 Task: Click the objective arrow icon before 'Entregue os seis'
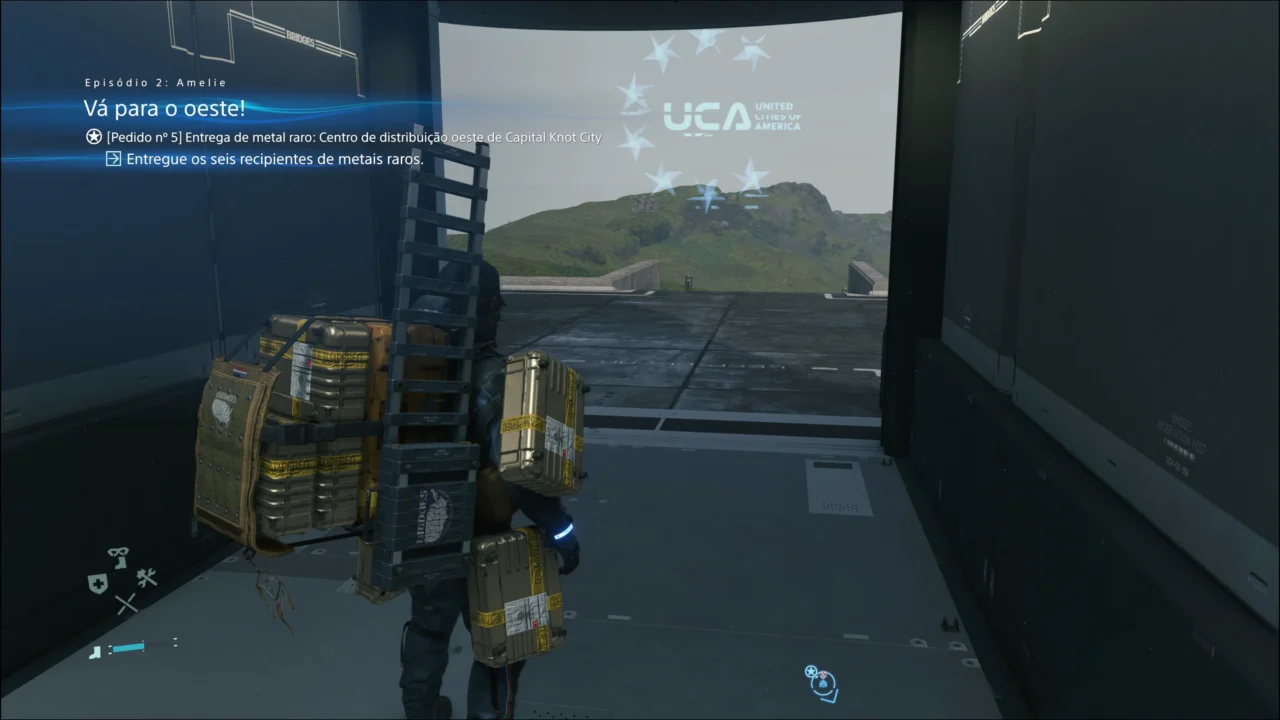pos(115,158)
